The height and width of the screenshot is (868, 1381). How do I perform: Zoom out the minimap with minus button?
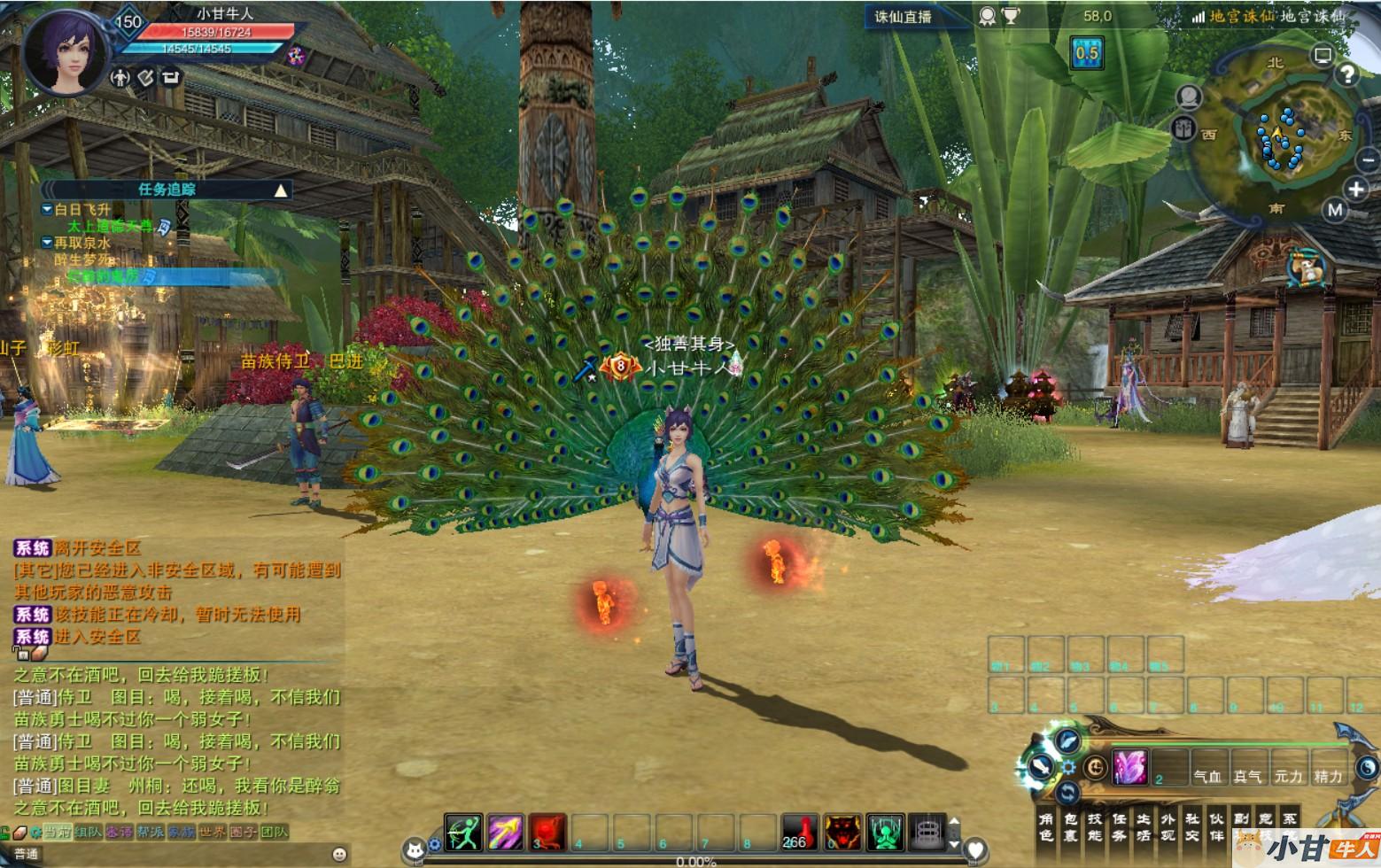[x=1368, y=160]
